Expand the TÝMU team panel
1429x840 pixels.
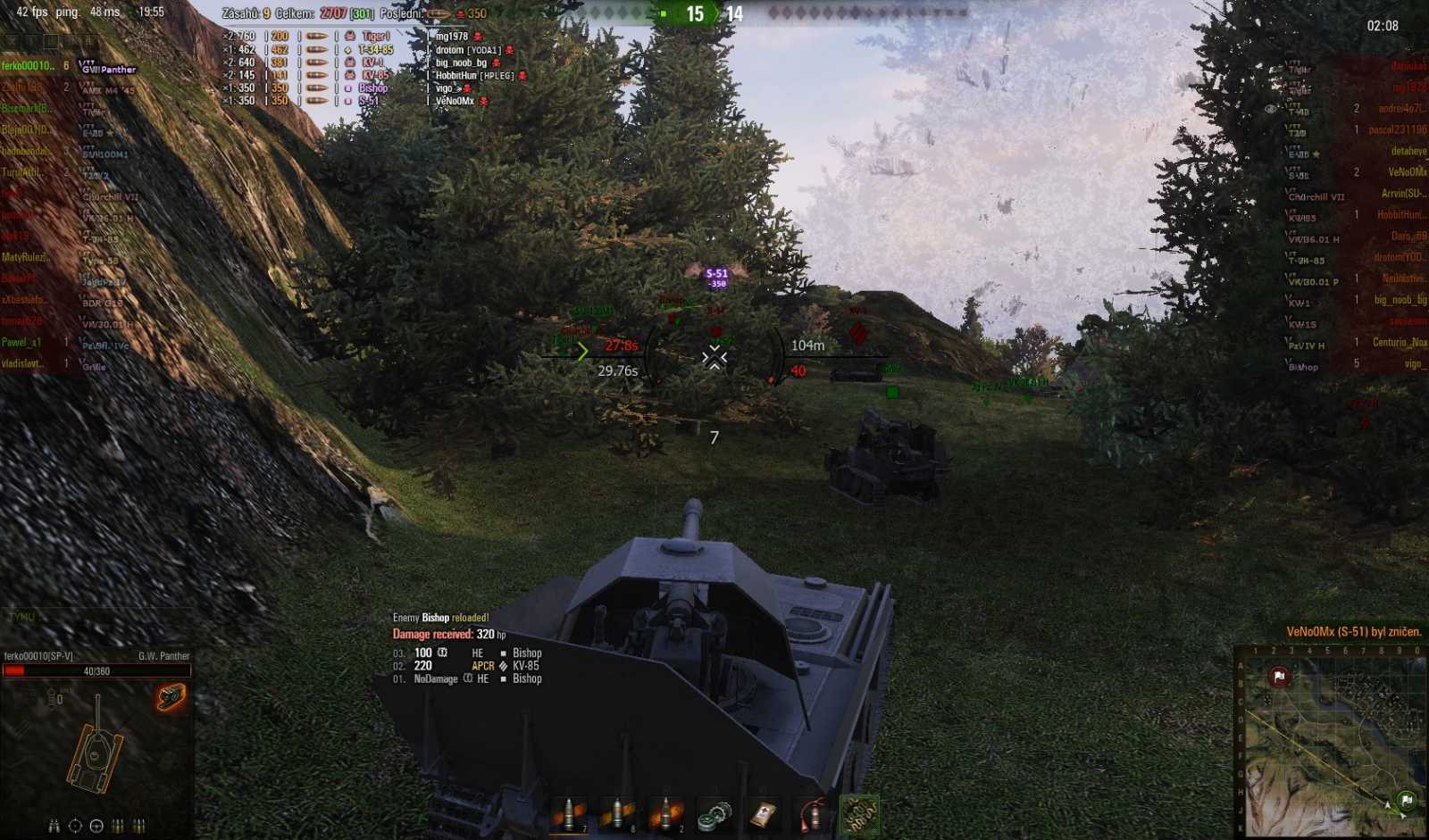21,616
